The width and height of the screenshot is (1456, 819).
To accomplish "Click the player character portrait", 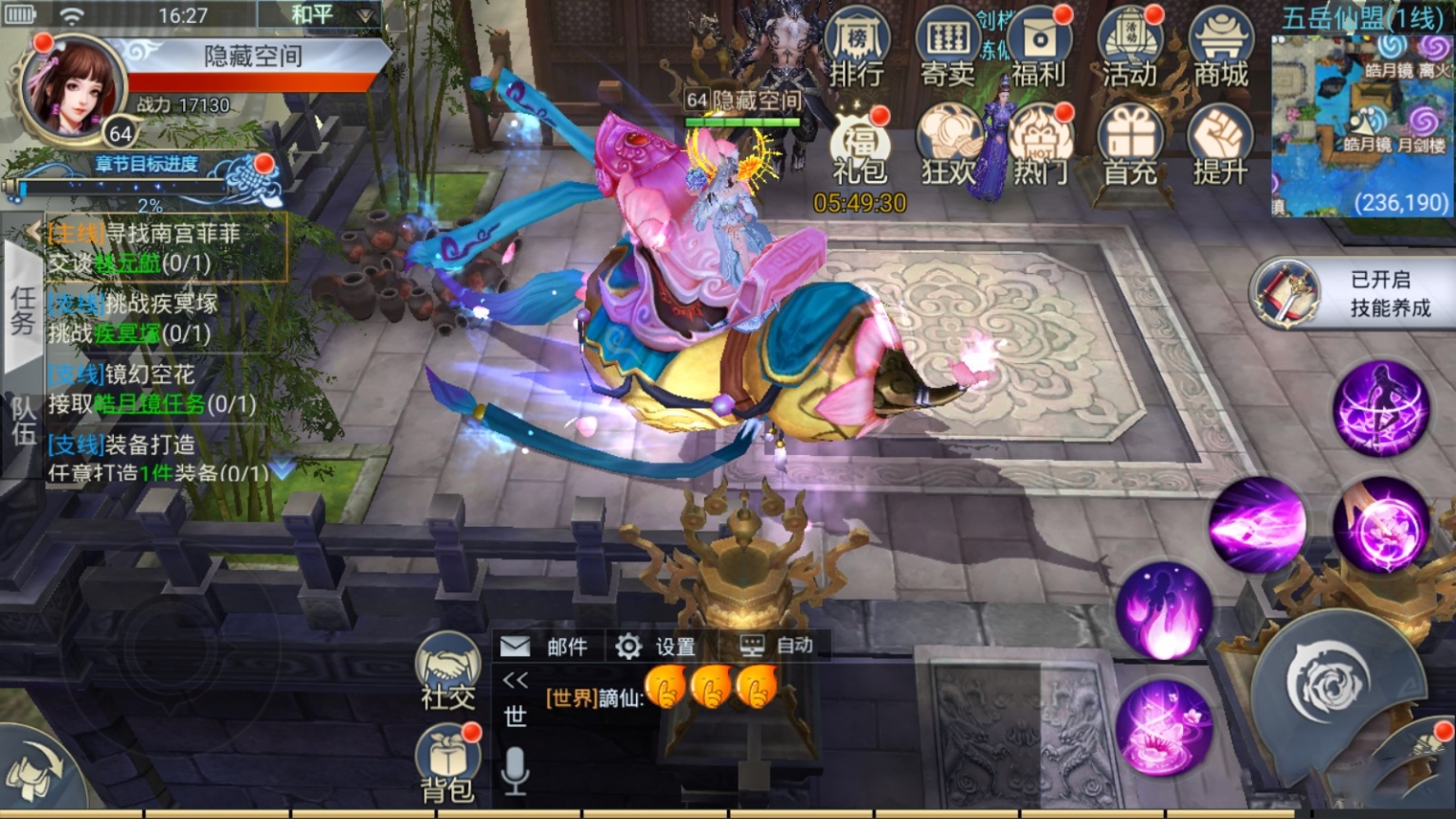I will click(x=73, y=88).
